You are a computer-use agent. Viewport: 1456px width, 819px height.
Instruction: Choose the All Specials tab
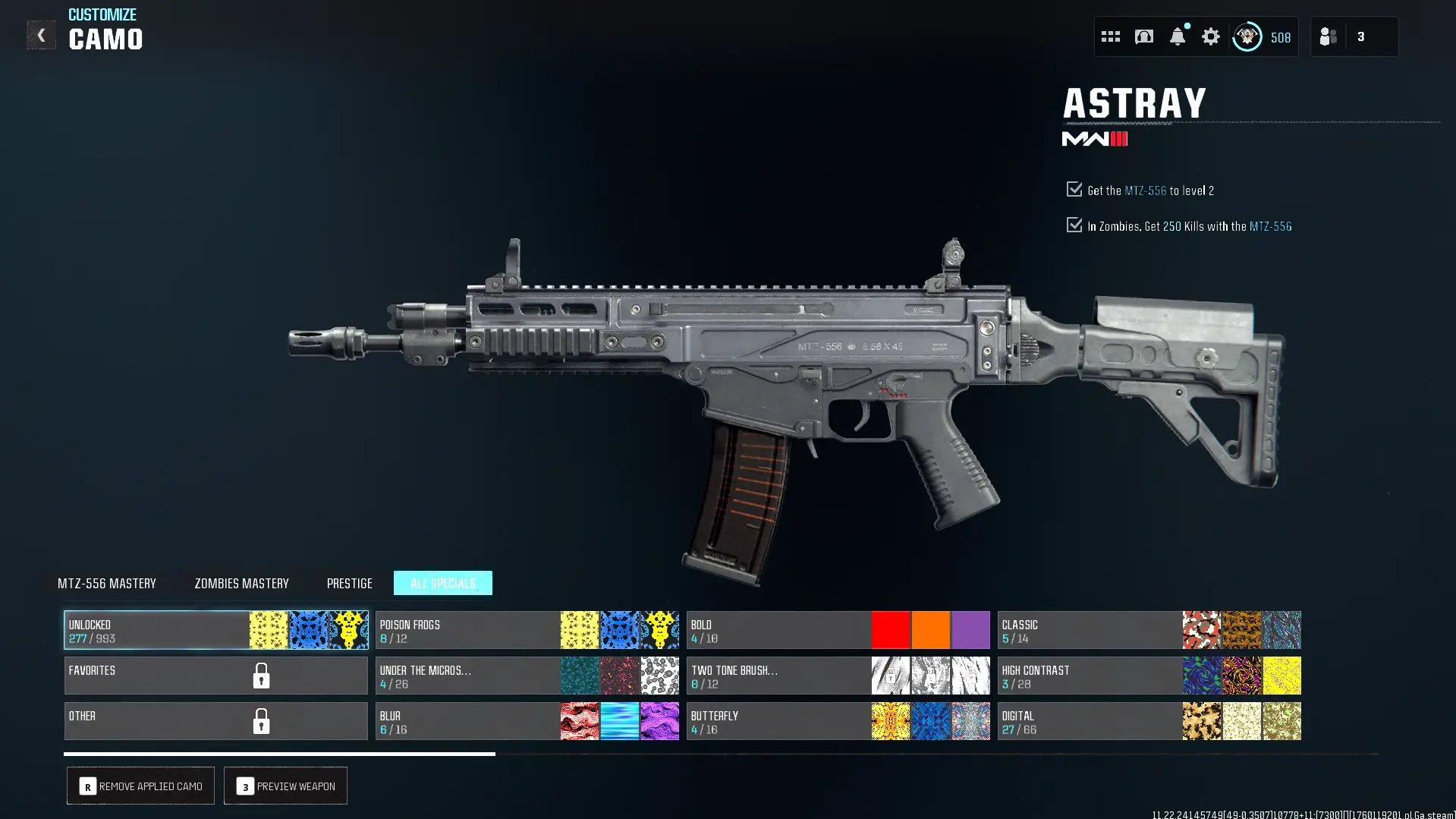tap(442, 583)
